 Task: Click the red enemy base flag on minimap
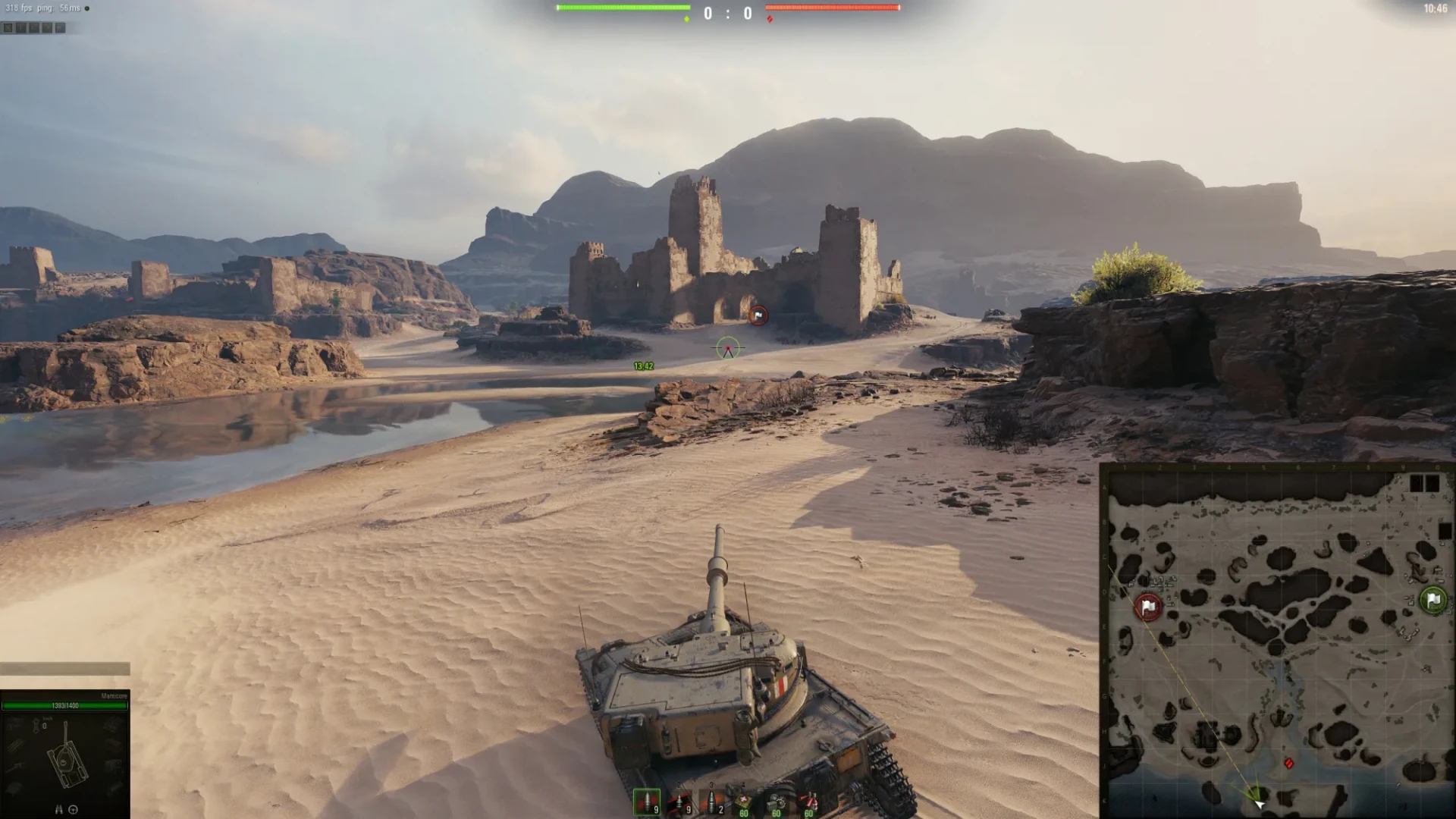1148,607
